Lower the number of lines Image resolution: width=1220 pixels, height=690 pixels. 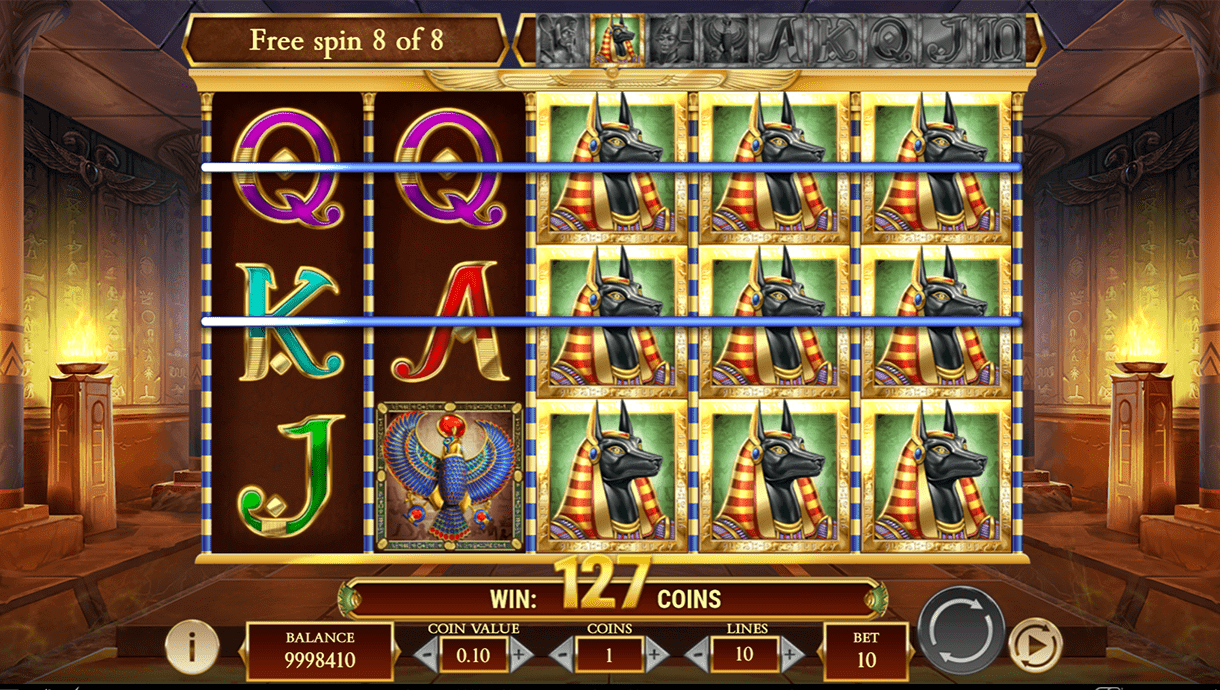[699, 655]
